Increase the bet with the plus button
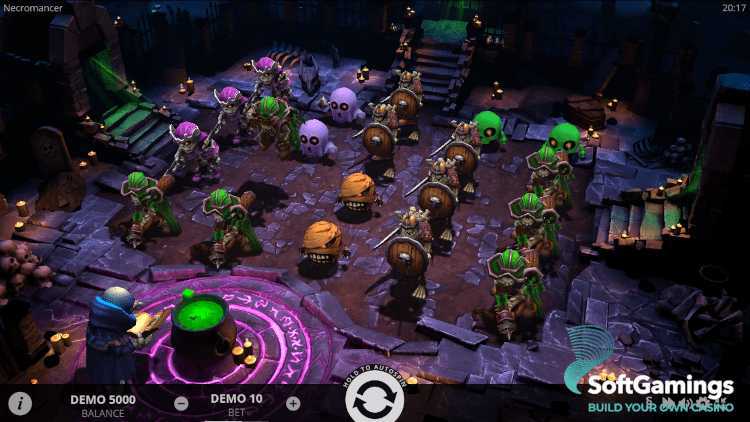750x422 pixels. 293,404
